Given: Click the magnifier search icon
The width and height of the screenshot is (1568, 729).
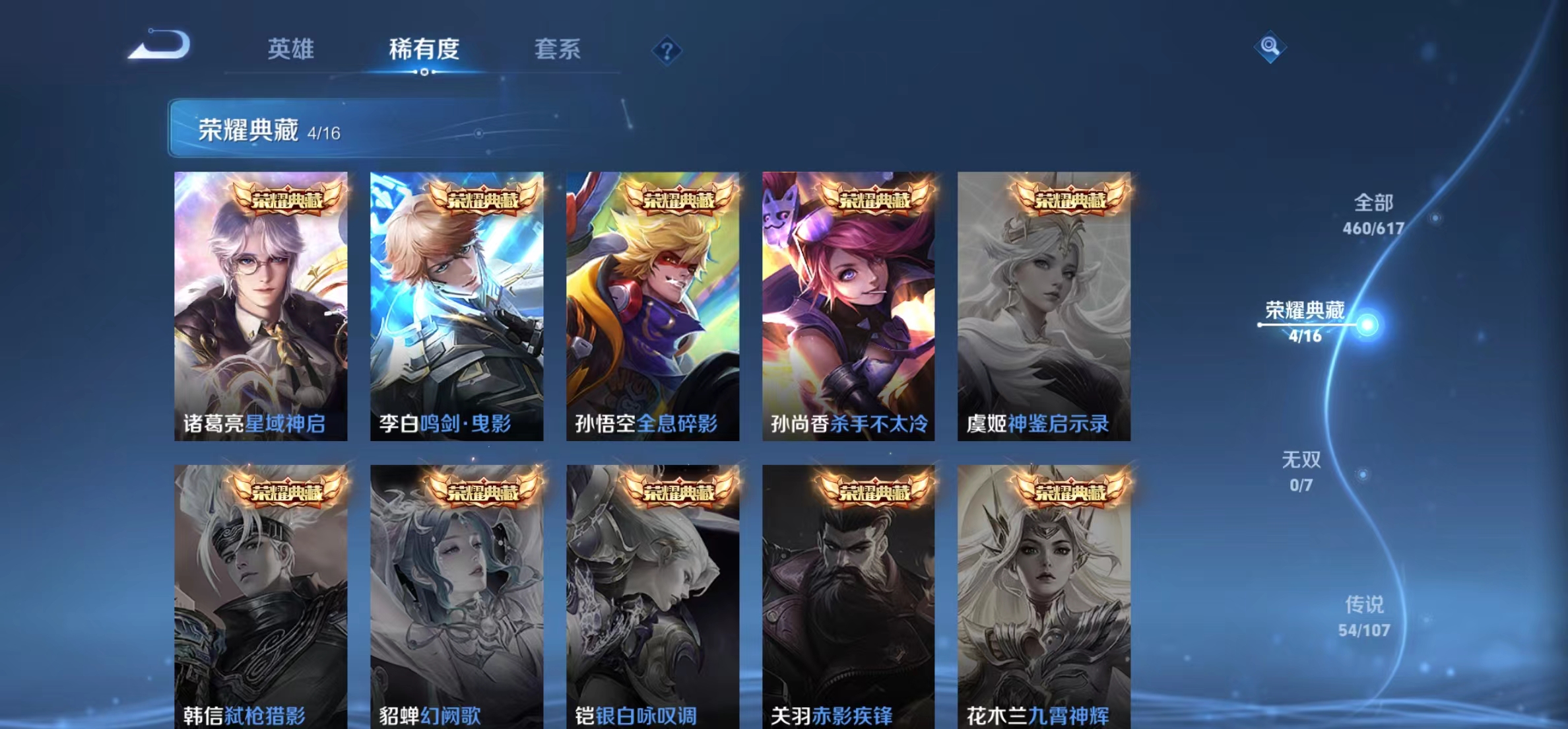Looking at the screenshot, I should tap(1270, 47).
